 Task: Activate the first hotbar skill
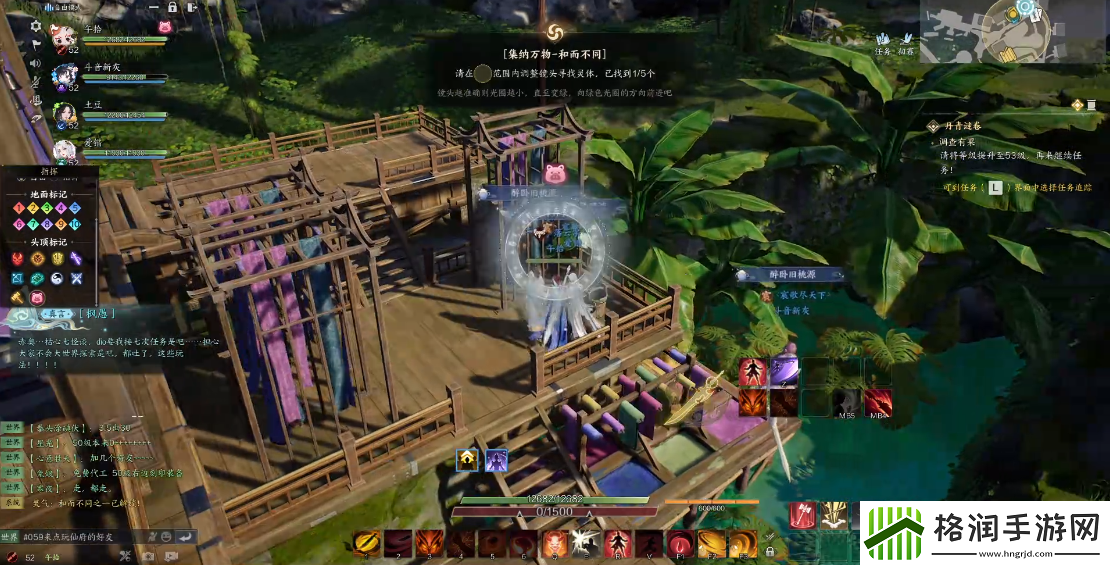click(368, 543)
